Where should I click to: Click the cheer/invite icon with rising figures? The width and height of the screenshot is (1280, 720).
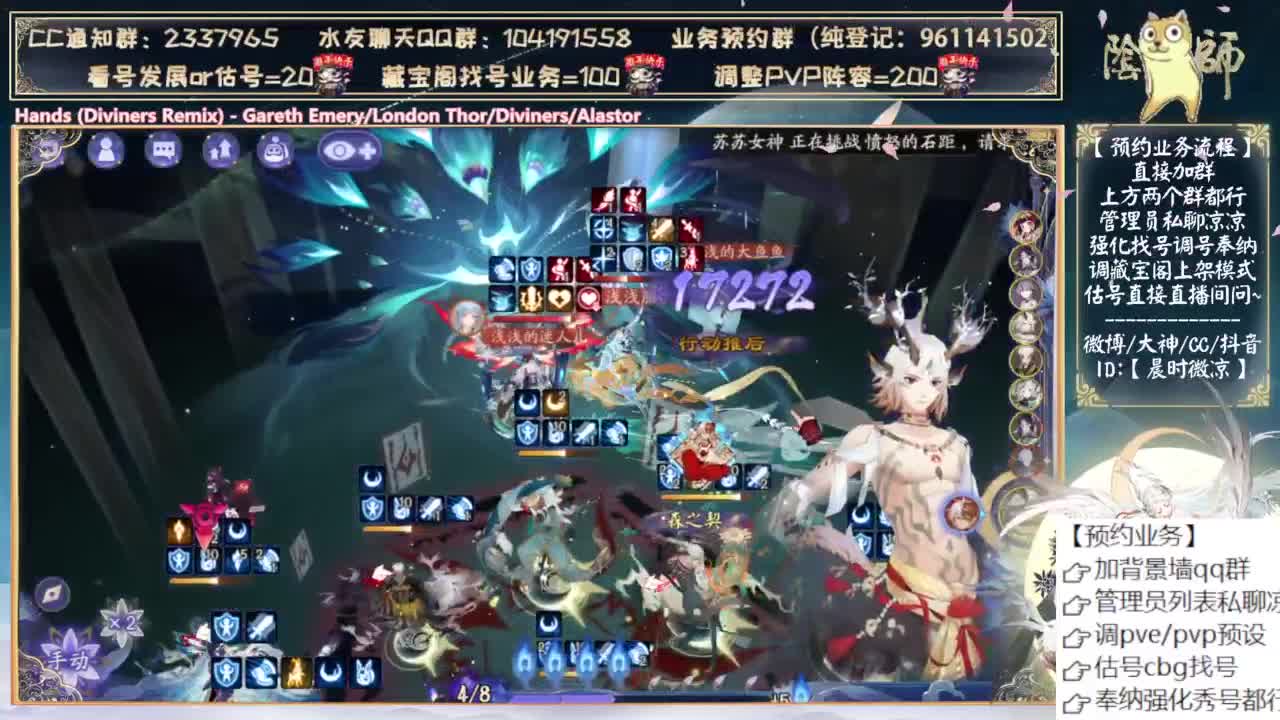tap(221, 149)
